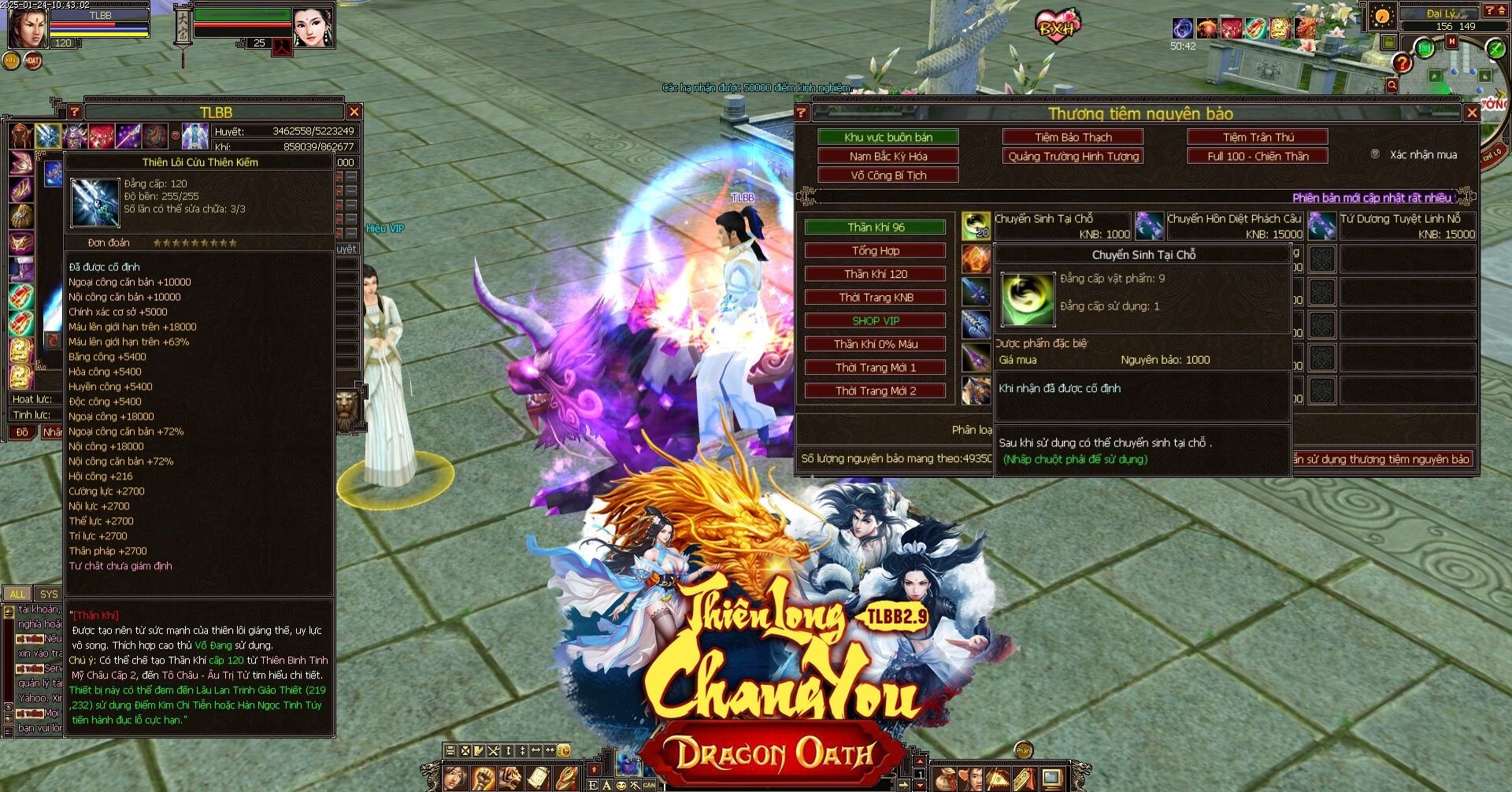Viewport: 1512px width, 792px height.
Task: Click the help question mark on shop window
Action: (x=802, y=113)
